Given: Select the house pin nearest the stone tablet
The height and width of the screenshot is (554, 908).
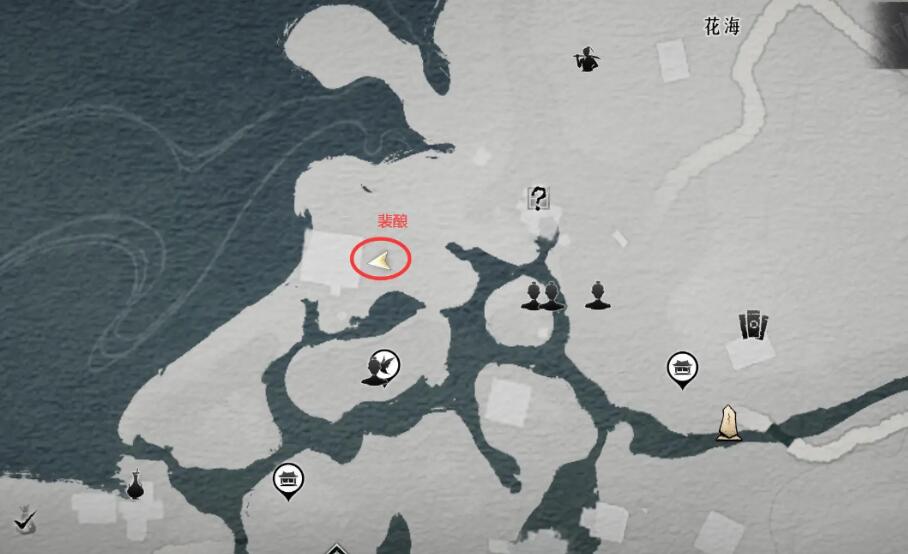Looking at the screenshot, I should click(x=682, y=368).
